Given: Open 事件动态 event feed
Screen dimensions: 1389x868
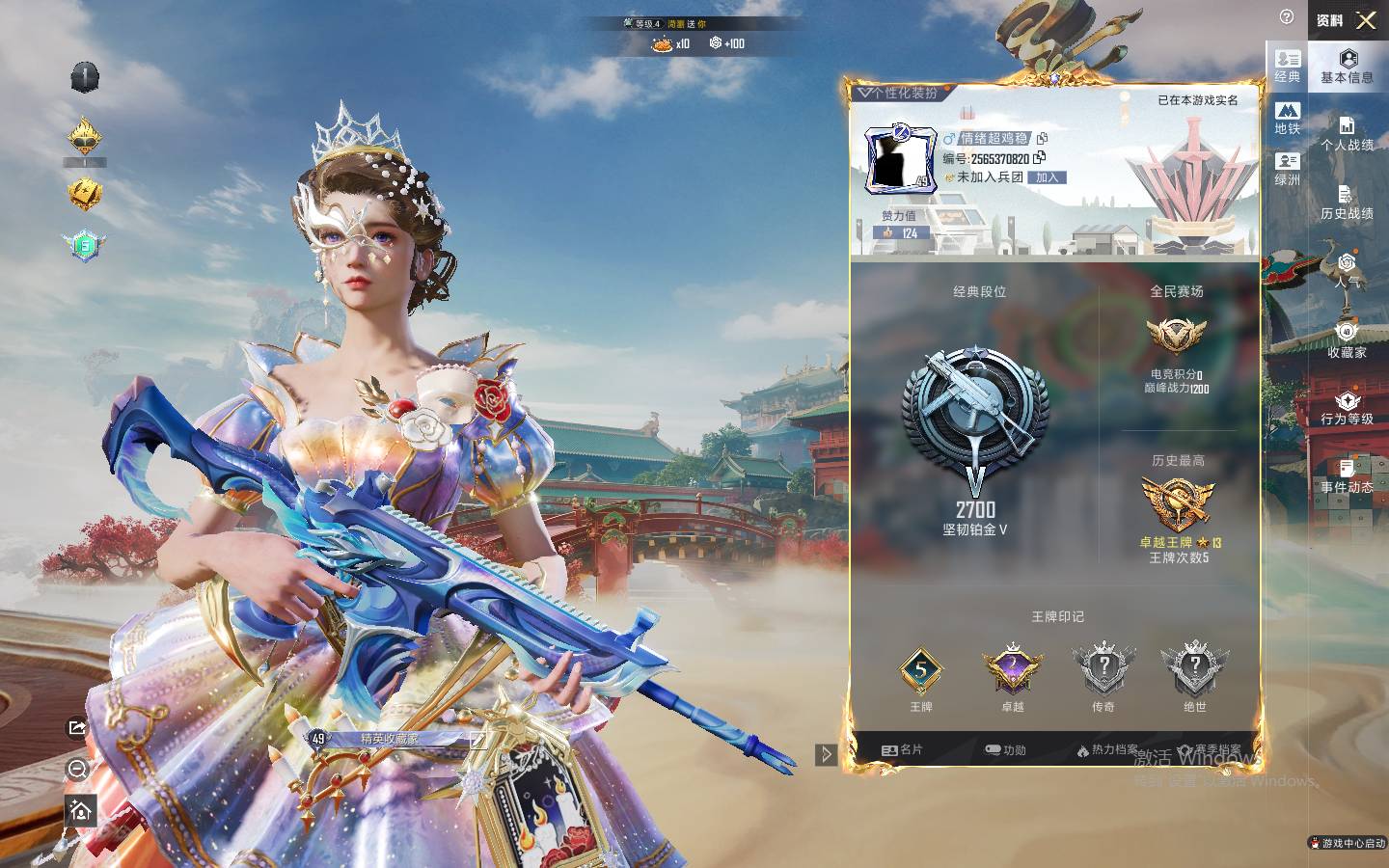Looking at the screenshot, I should pyautogui.click(x=1348, y=476).
